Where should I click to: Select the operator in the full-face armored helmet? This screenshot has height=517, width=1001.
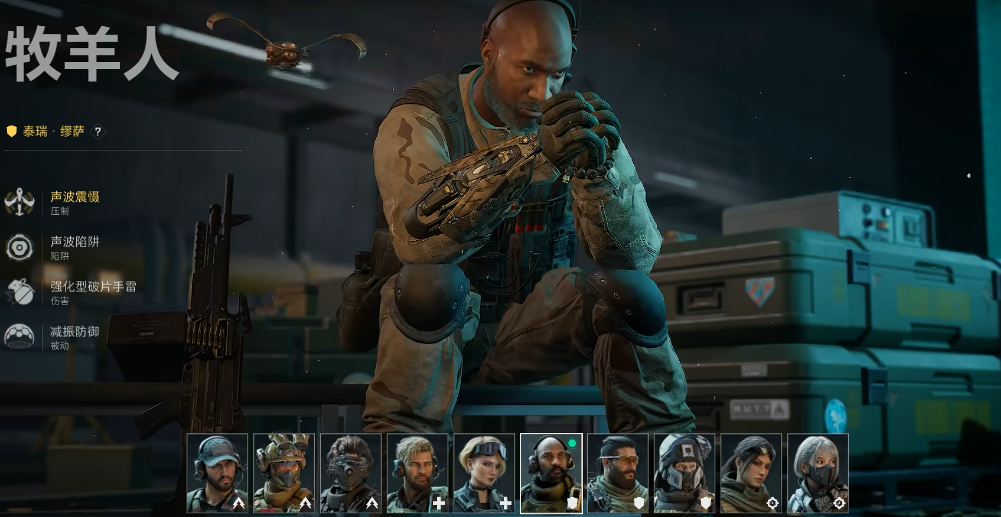pos(684,473)
